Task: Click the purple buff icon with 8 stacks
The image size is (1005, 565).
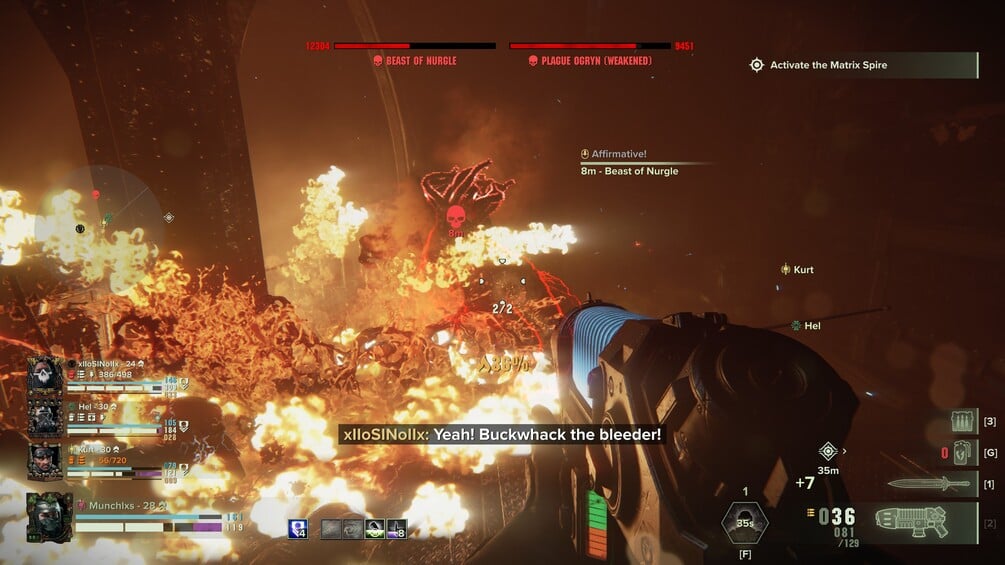Action: click(397, 529)
